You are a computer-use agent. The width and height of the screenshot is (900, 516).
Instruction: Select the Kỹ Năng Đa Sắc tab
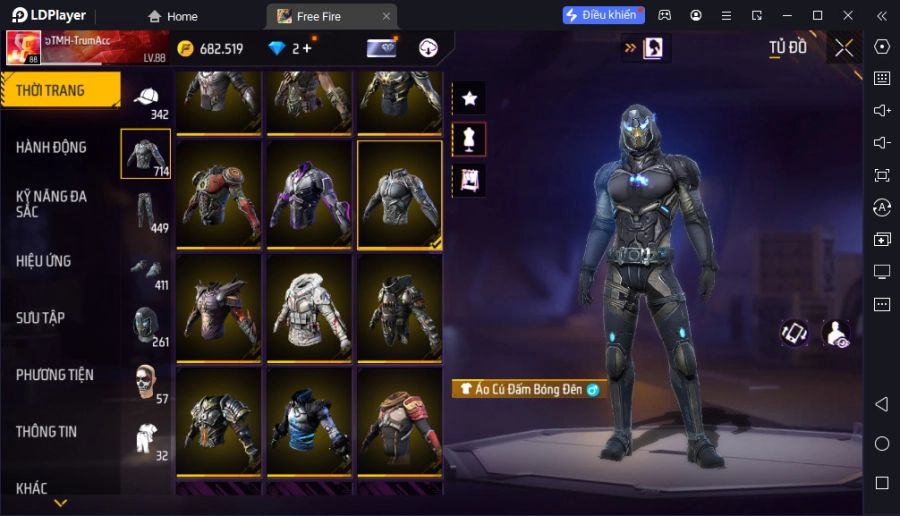[x=52, y=204]
